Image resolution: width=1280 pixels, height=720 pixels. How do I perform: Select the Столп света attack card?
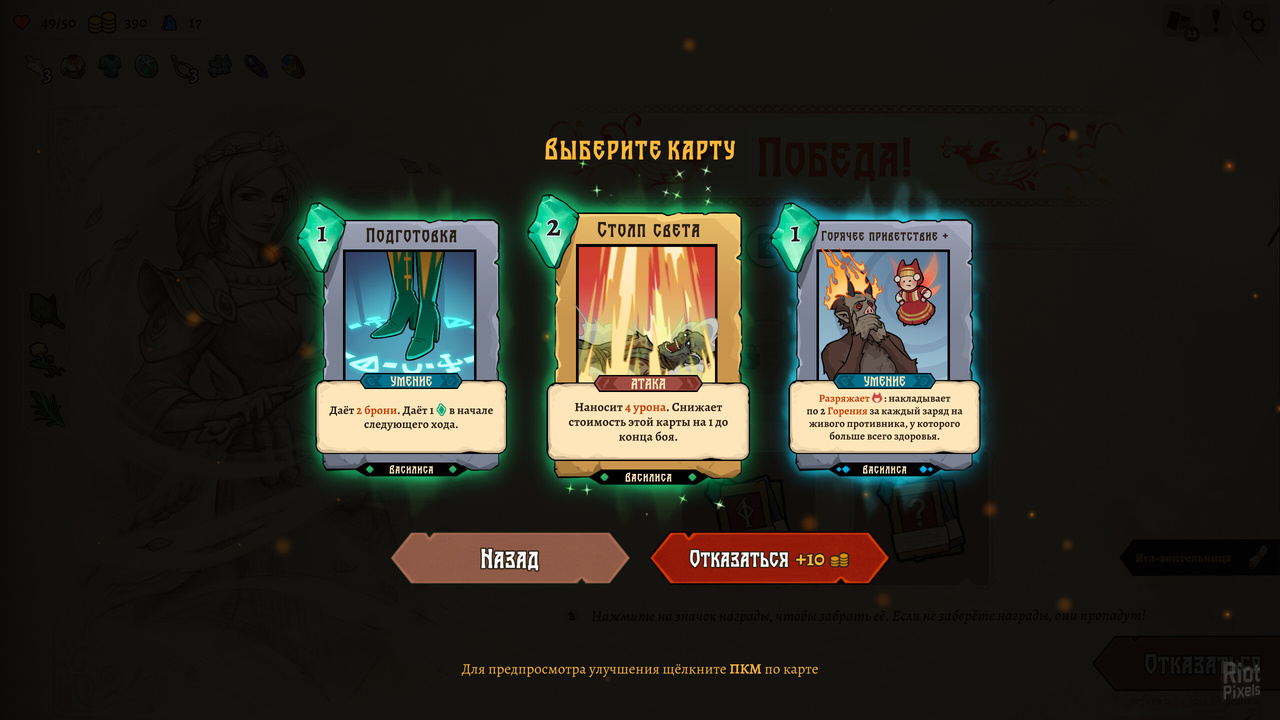648,345
